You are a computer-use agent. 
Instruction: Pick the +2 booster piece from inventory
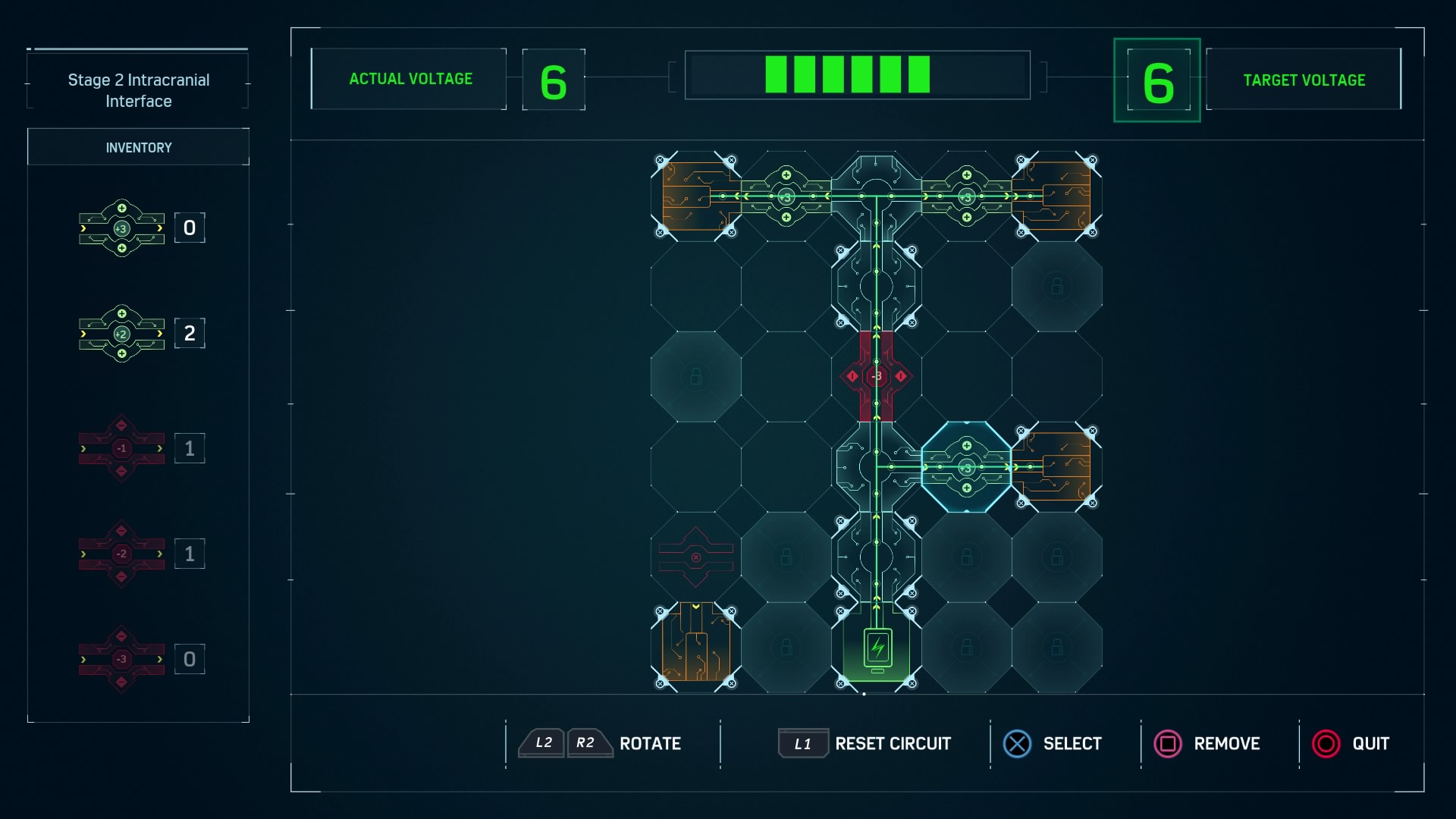121,334
